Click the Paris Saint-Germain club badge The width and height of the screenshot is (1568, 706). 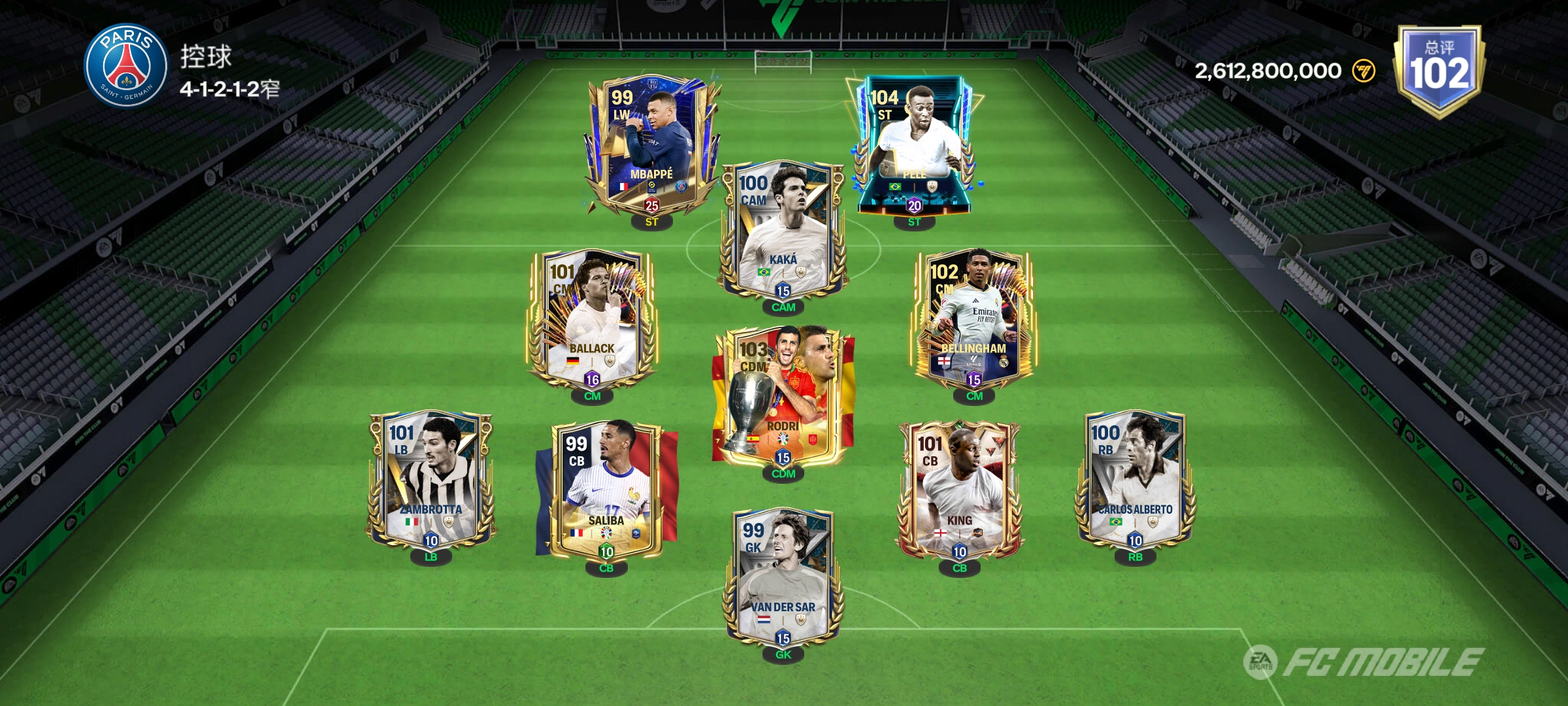[126, 67]
